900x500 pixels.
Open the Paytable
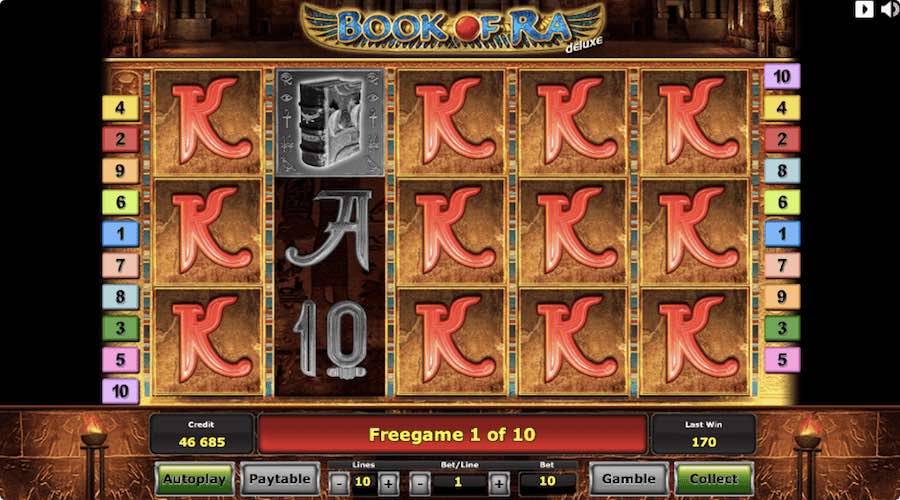tap(279, 479)
